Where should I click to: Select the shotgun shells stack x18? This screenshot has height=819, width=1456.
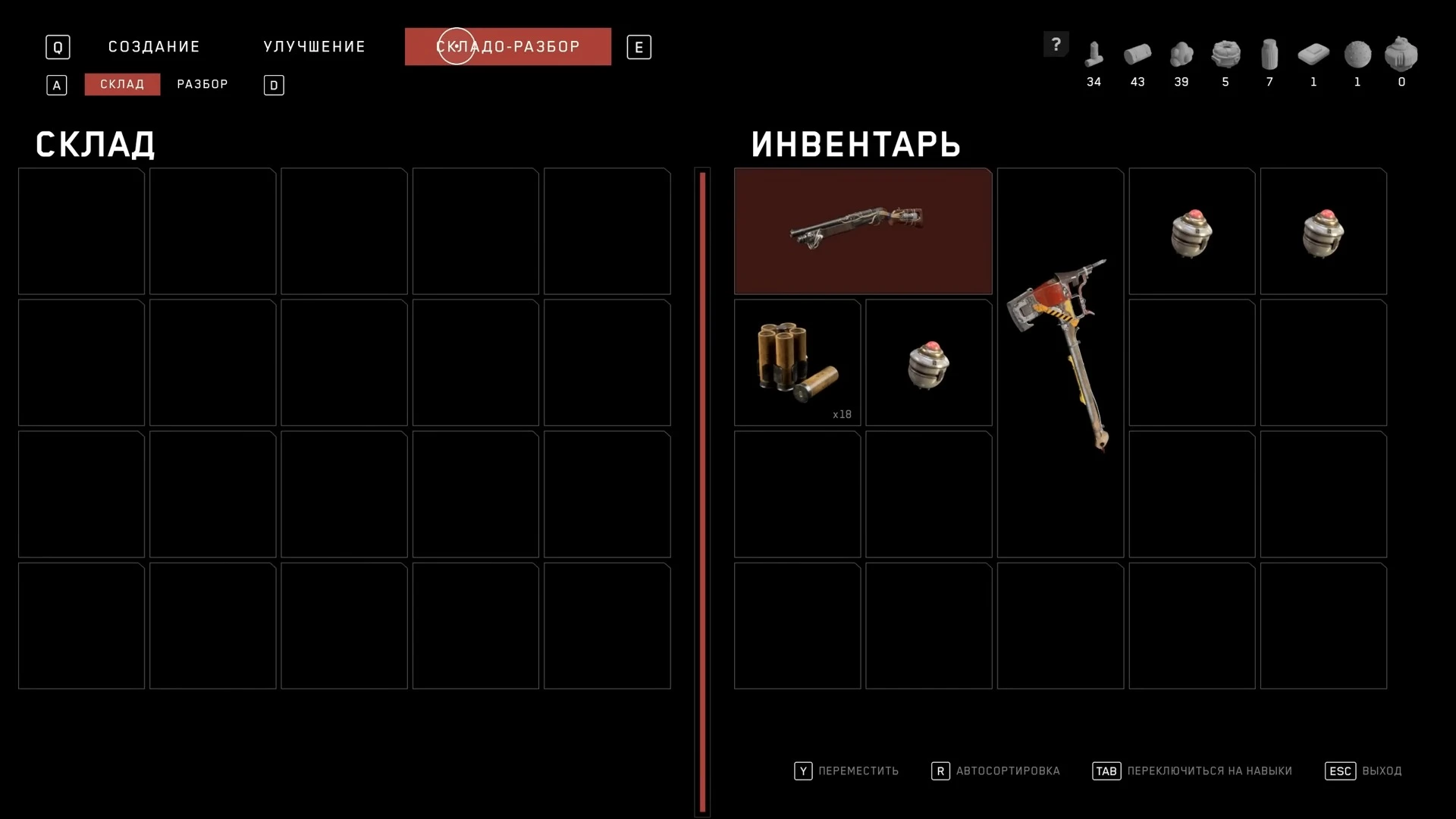tap(796, 362)
